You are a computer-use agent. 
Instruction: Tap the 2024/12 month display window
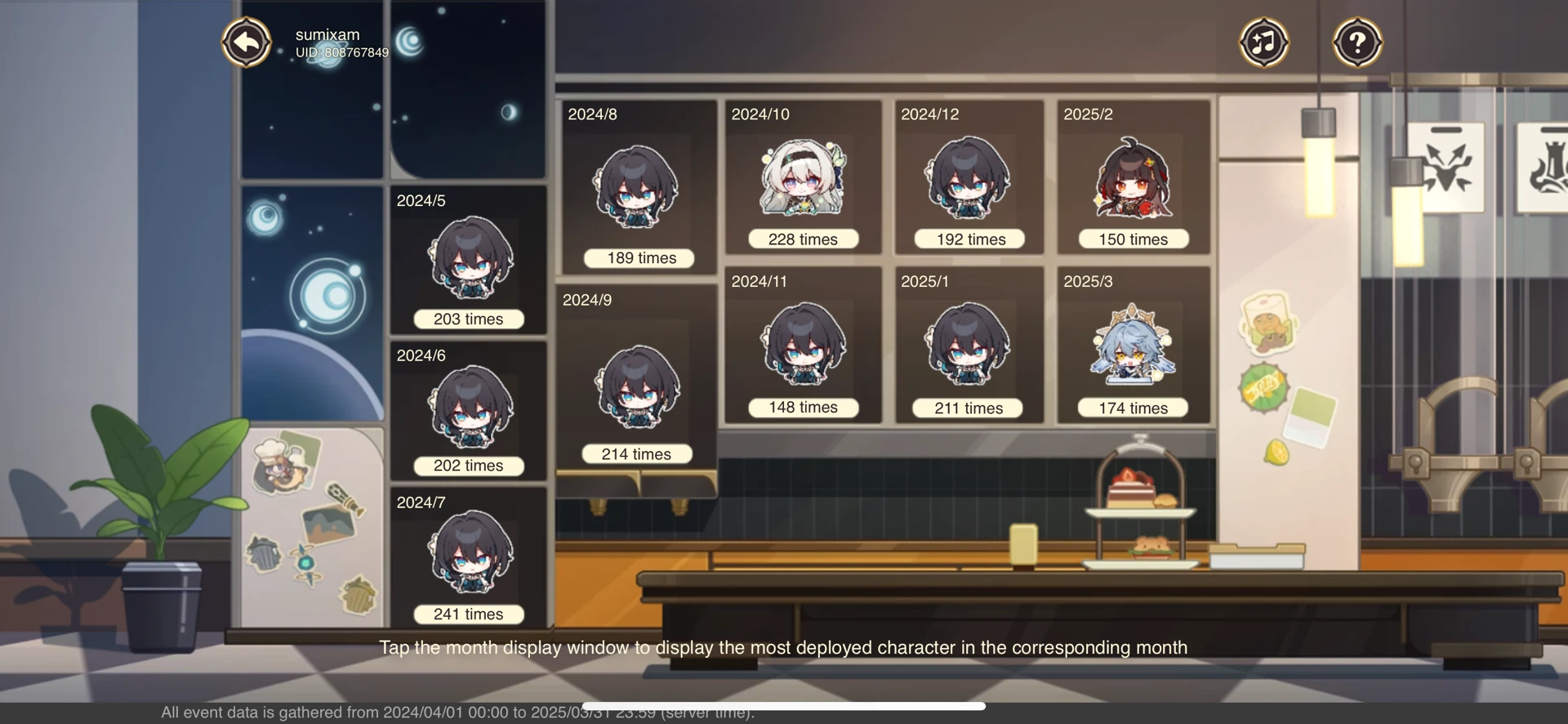(968, 176)
